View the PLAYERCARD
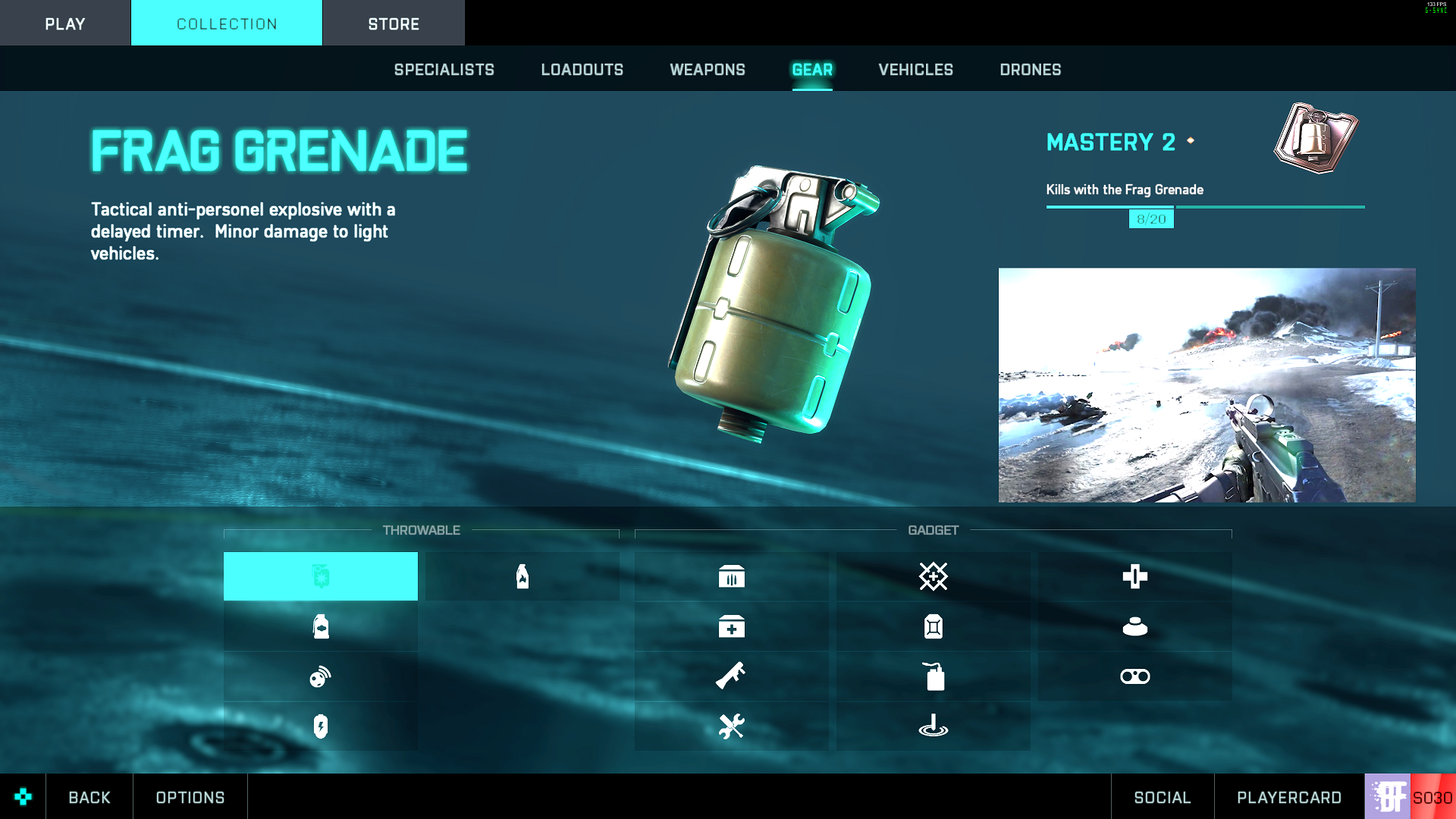1456x819 pixels. [1288, 797]
